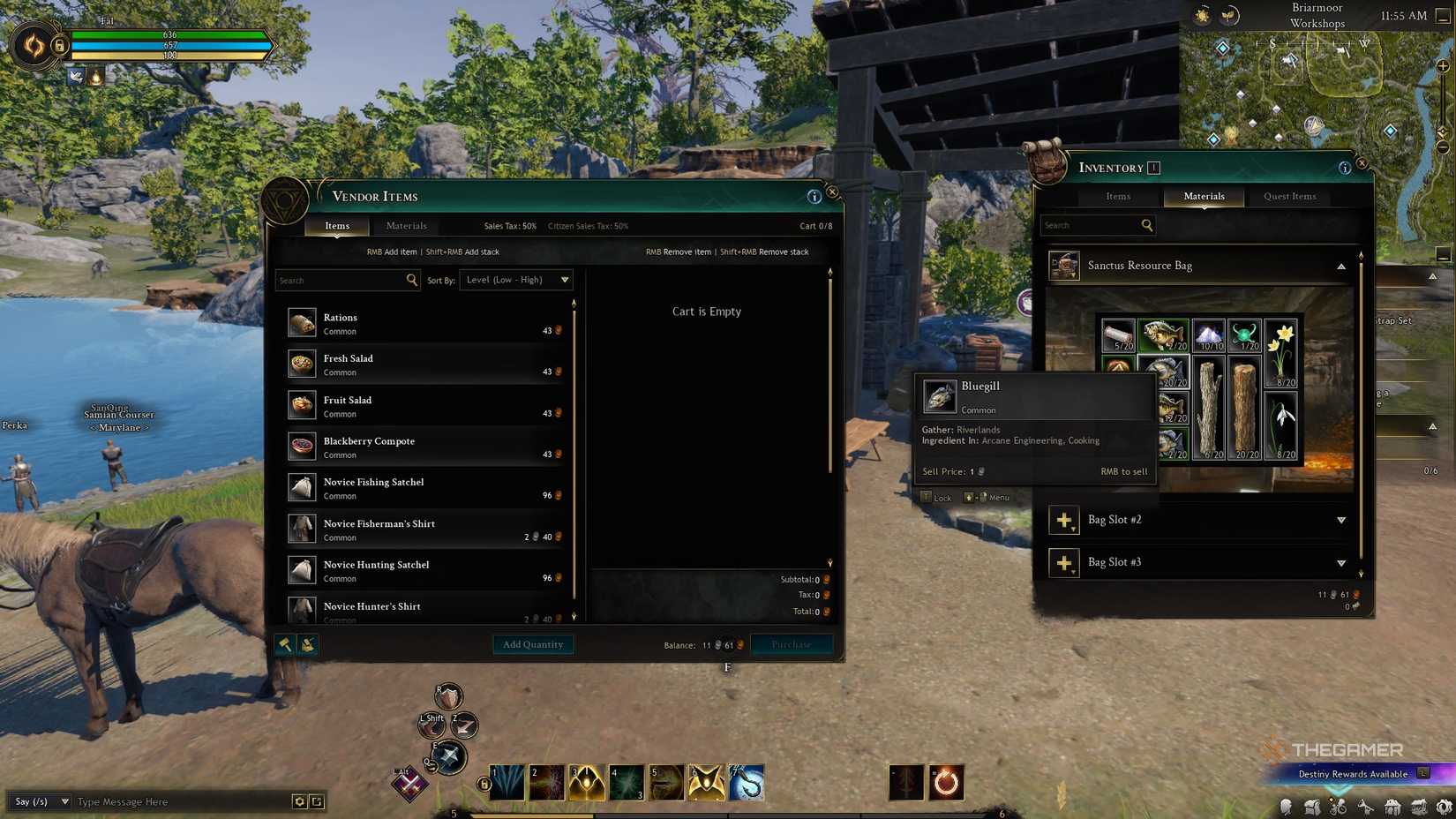Toggle the chat settings gear near the message box
The height and width of the screenshot is (819, 1456).
point(298,801)
